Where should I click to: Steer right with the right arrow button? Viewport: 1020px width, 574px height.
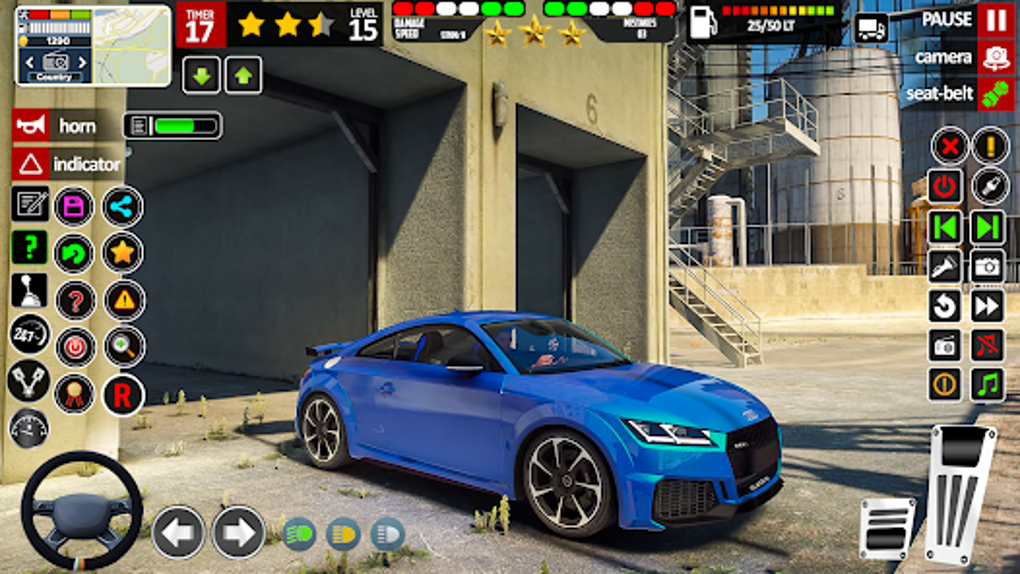point(239,532)
